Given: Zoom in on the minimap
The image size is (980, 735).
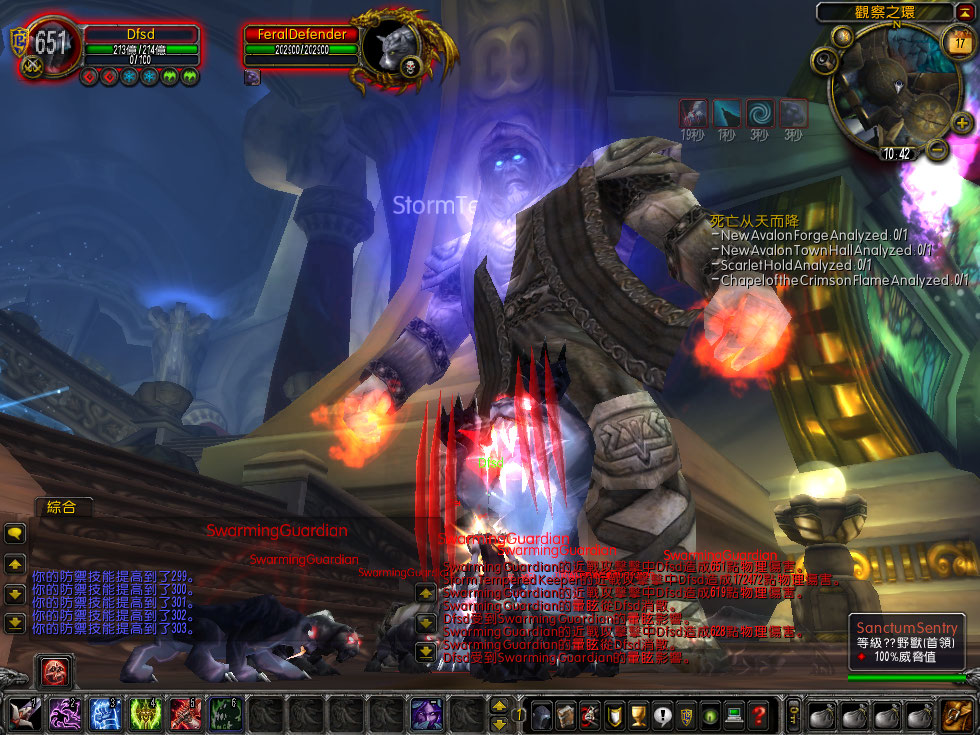Looking at the screenshot, I should pos(962,123).
